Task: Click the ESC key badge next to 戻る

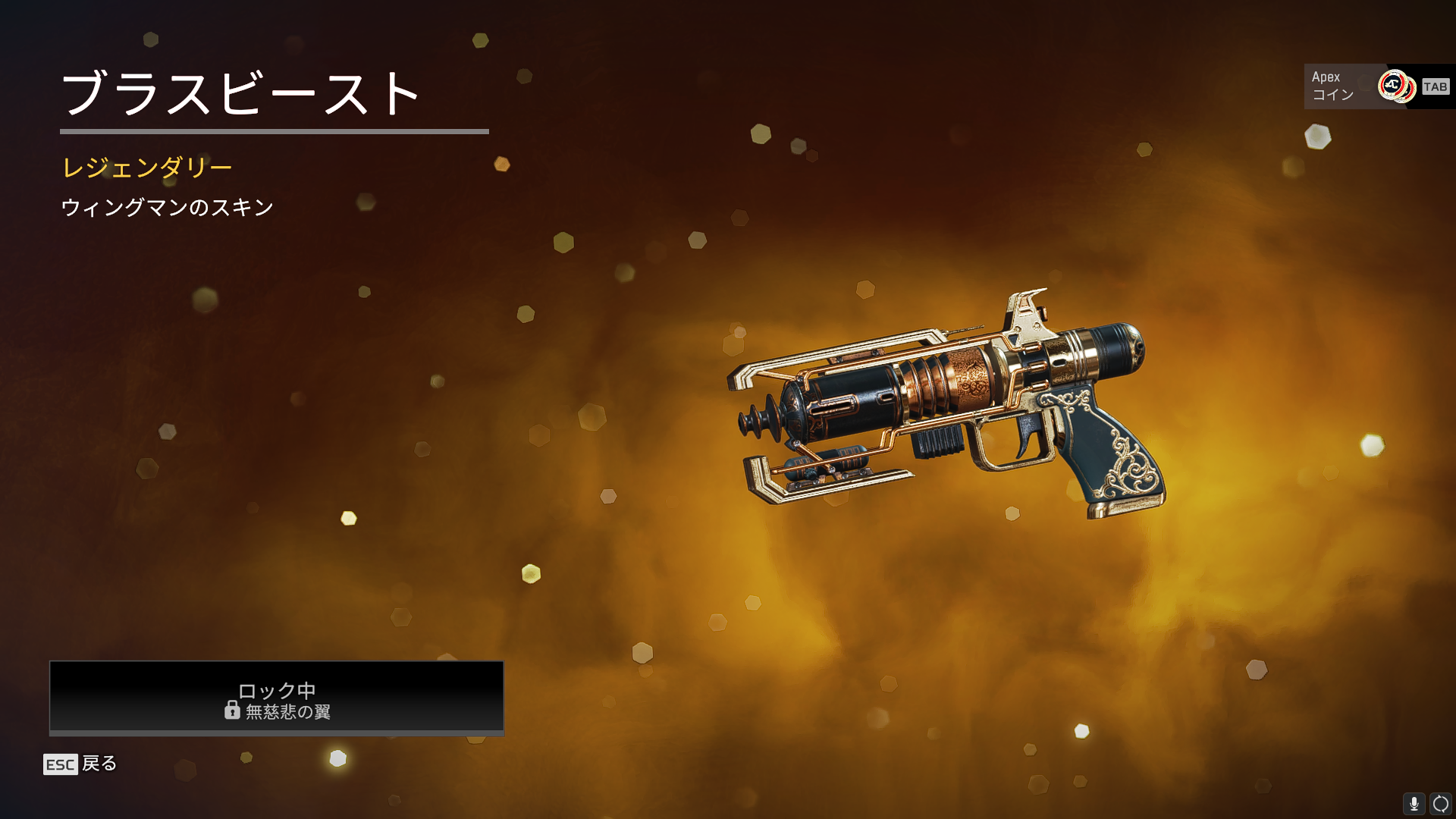Action: 59,764
